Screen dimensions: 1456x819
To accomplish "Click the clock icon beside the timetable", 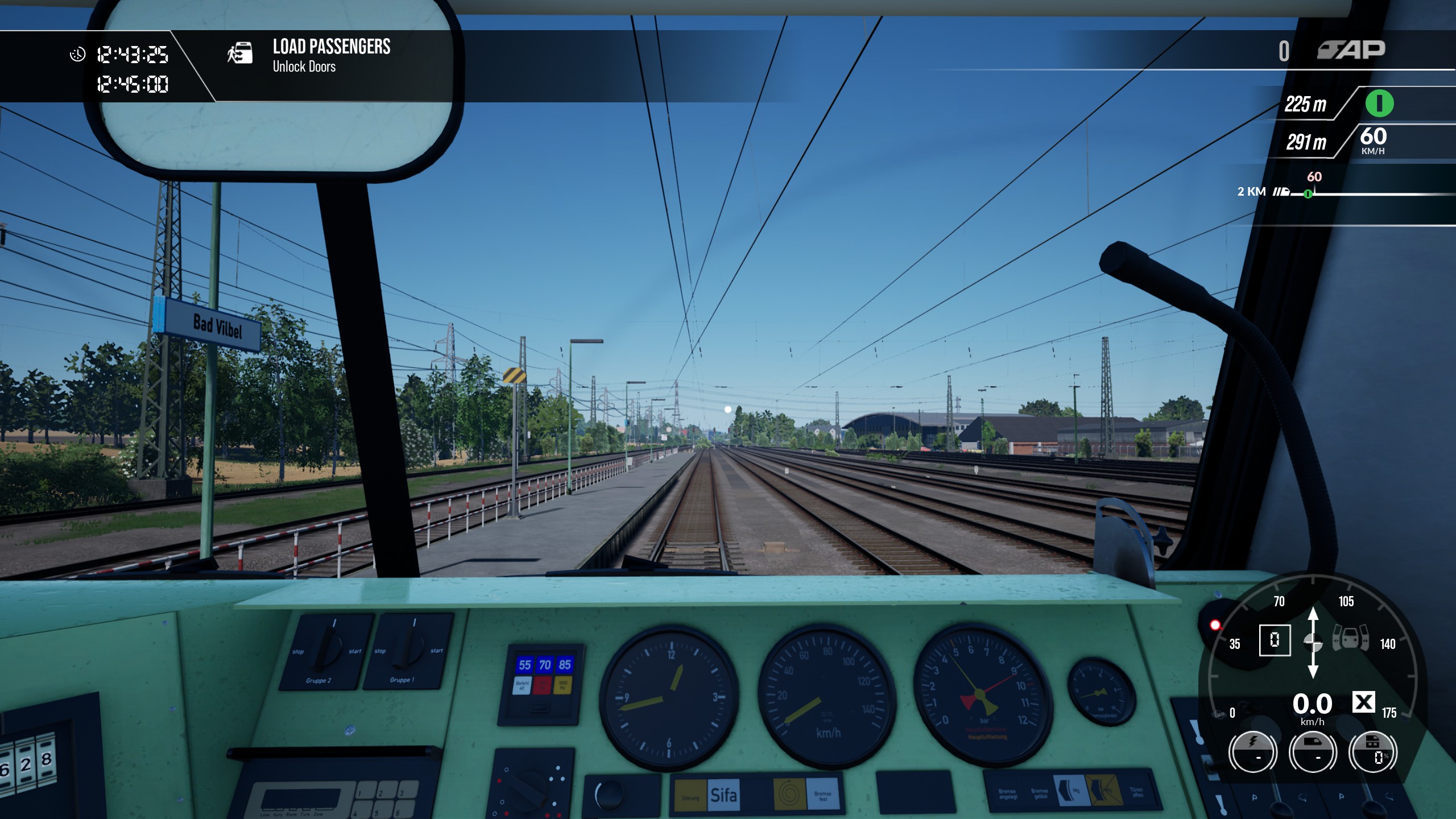I will (x=77, y=54).
